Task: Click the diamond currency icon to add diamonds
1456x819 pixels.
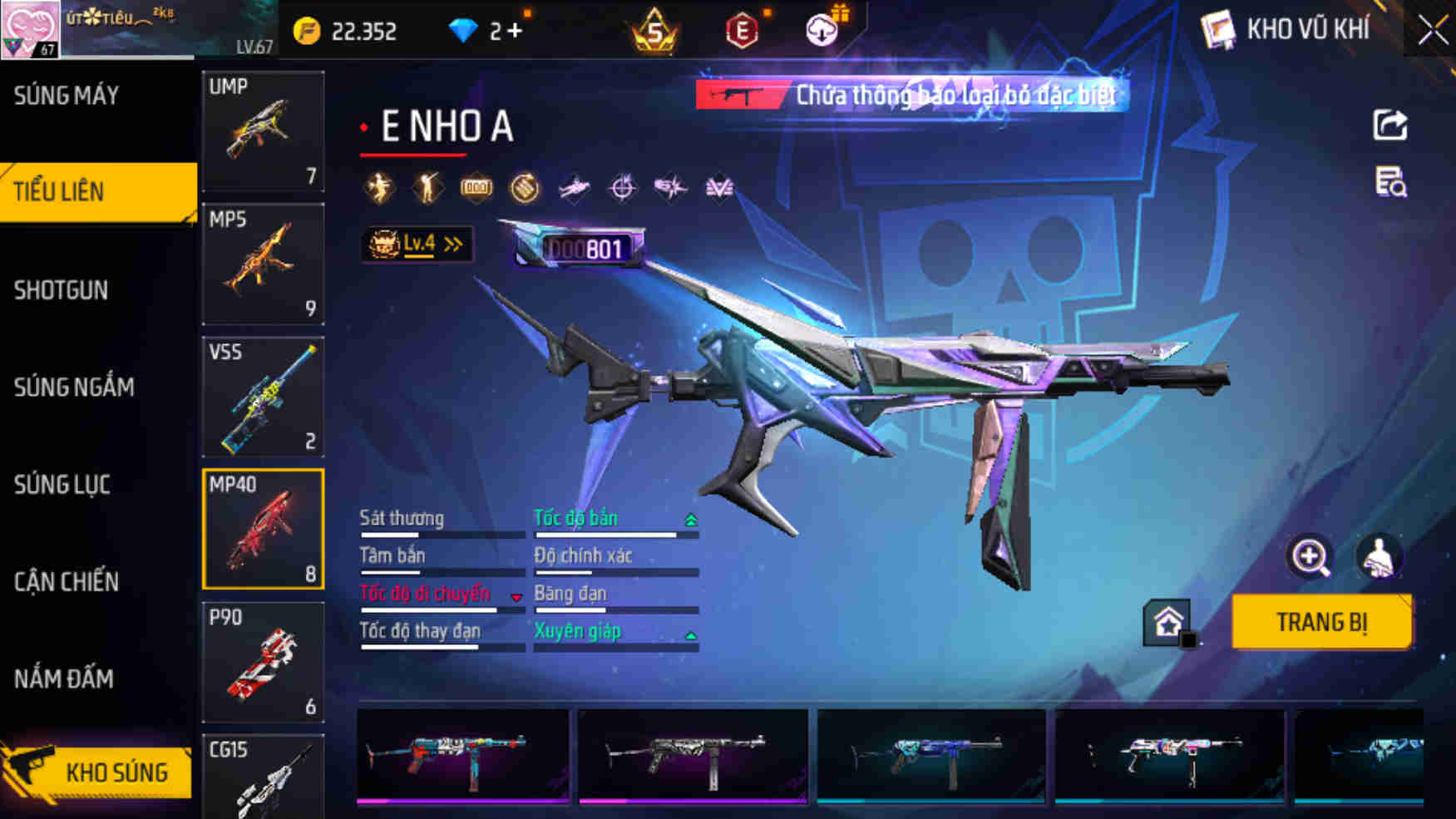Action: 463,28
